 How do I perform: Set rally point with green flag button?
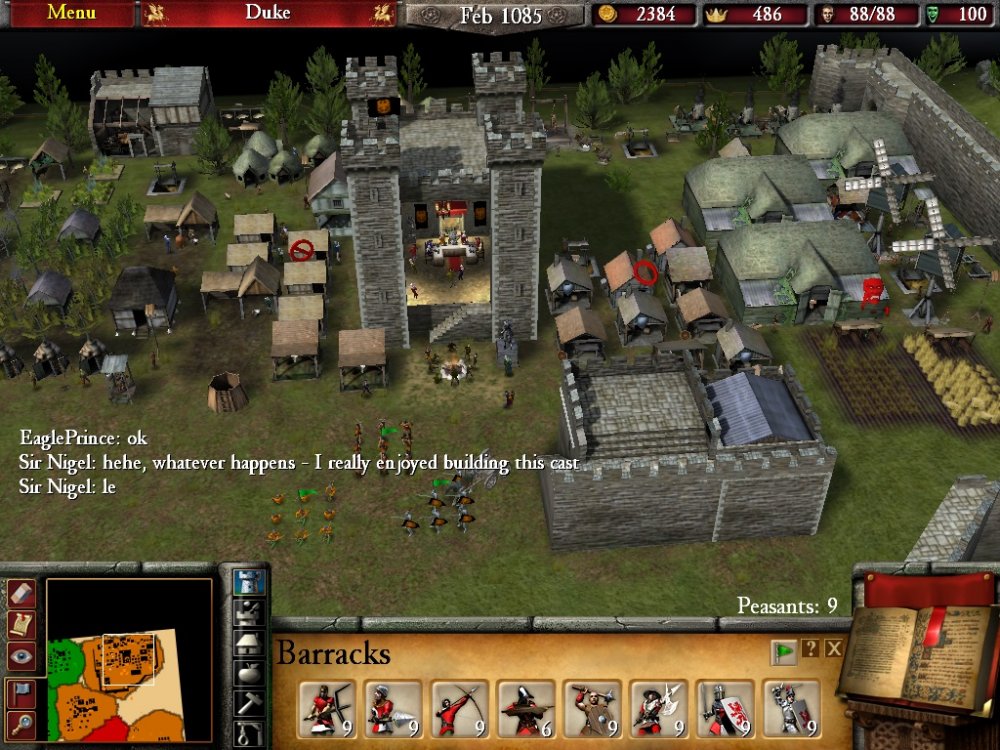783,650
